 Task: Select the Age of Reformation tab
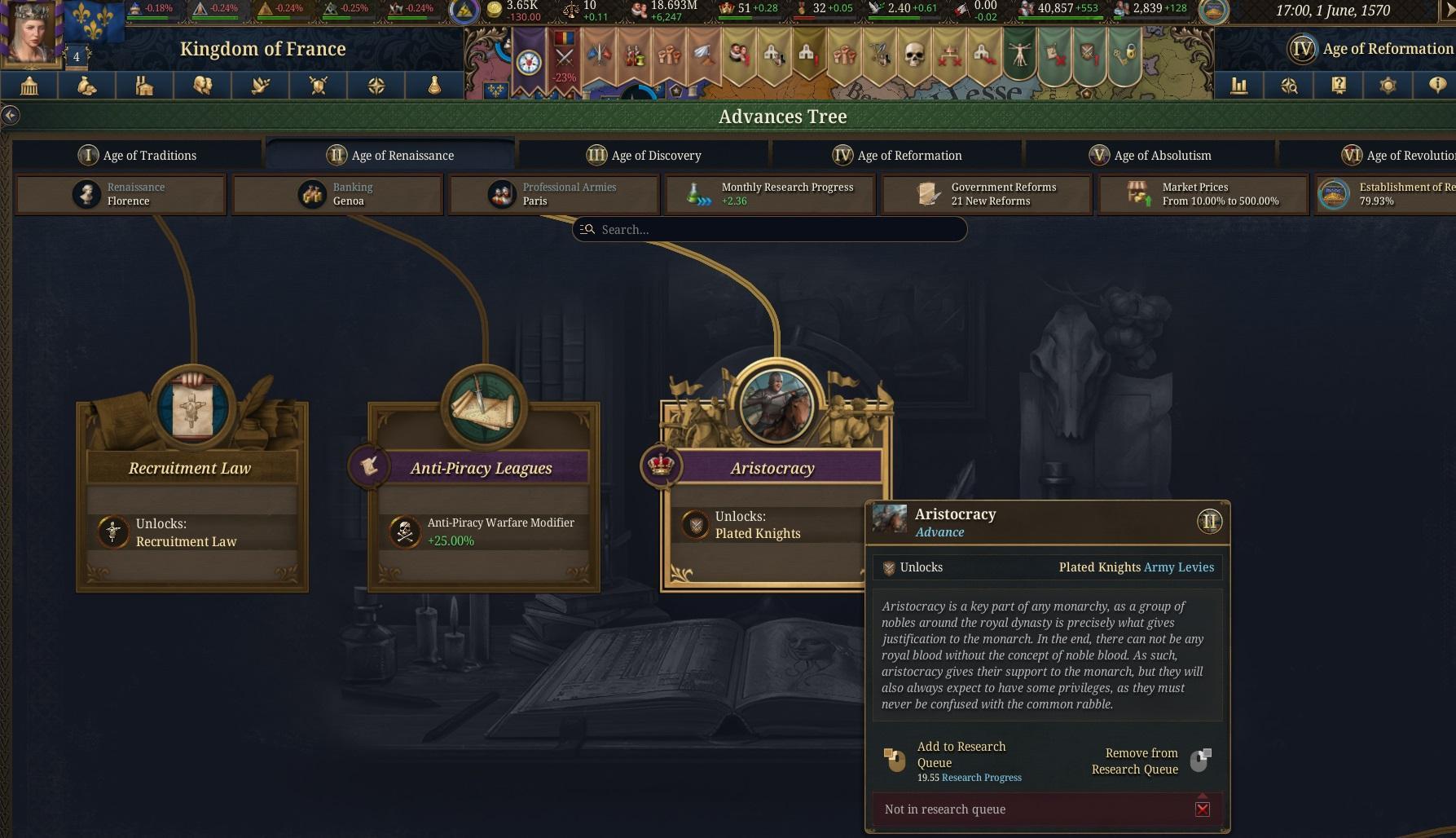(x=897, y=155)
